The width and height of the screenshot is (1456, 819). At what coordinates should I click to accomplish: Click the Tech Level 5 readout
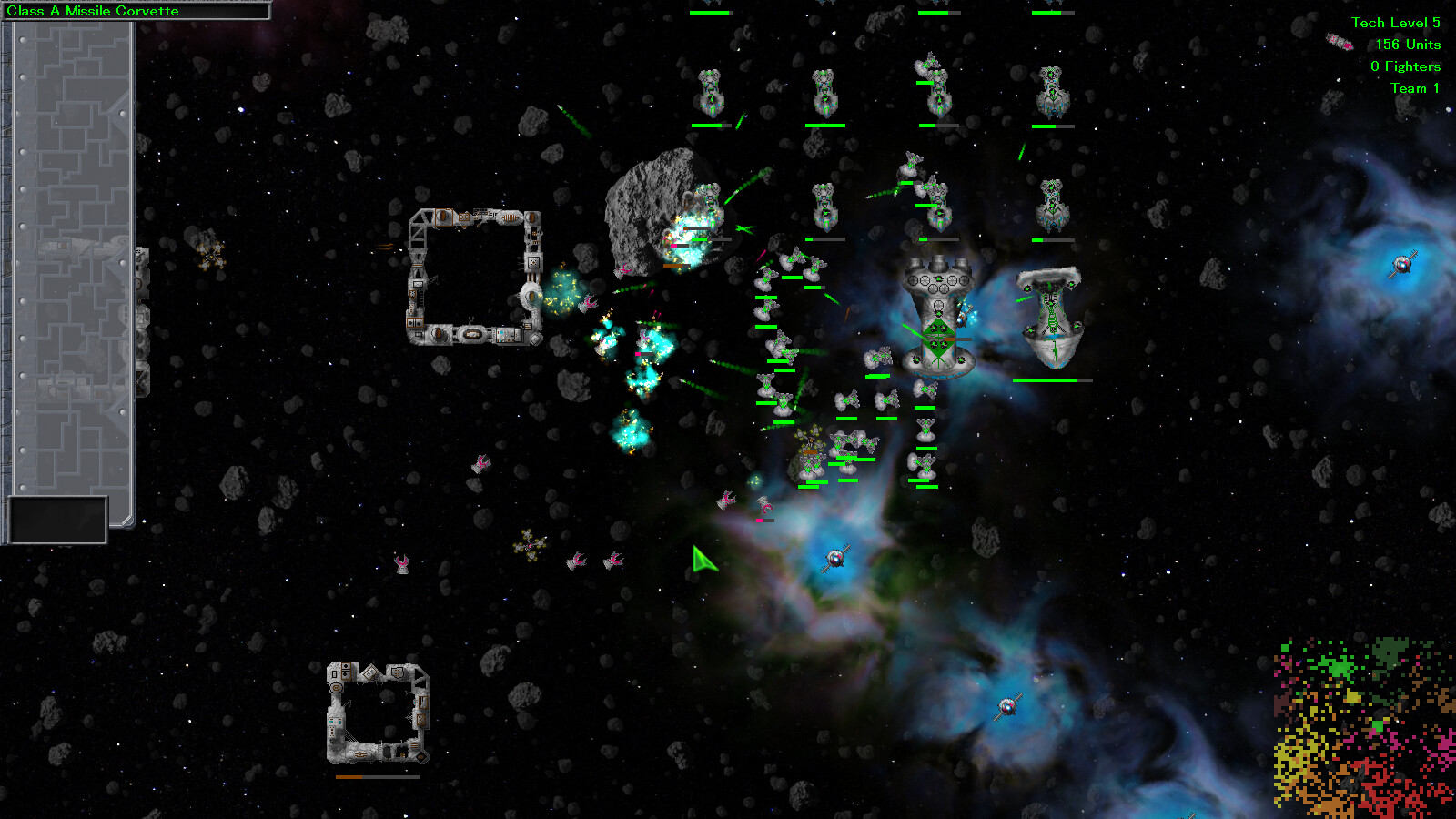1399,23
